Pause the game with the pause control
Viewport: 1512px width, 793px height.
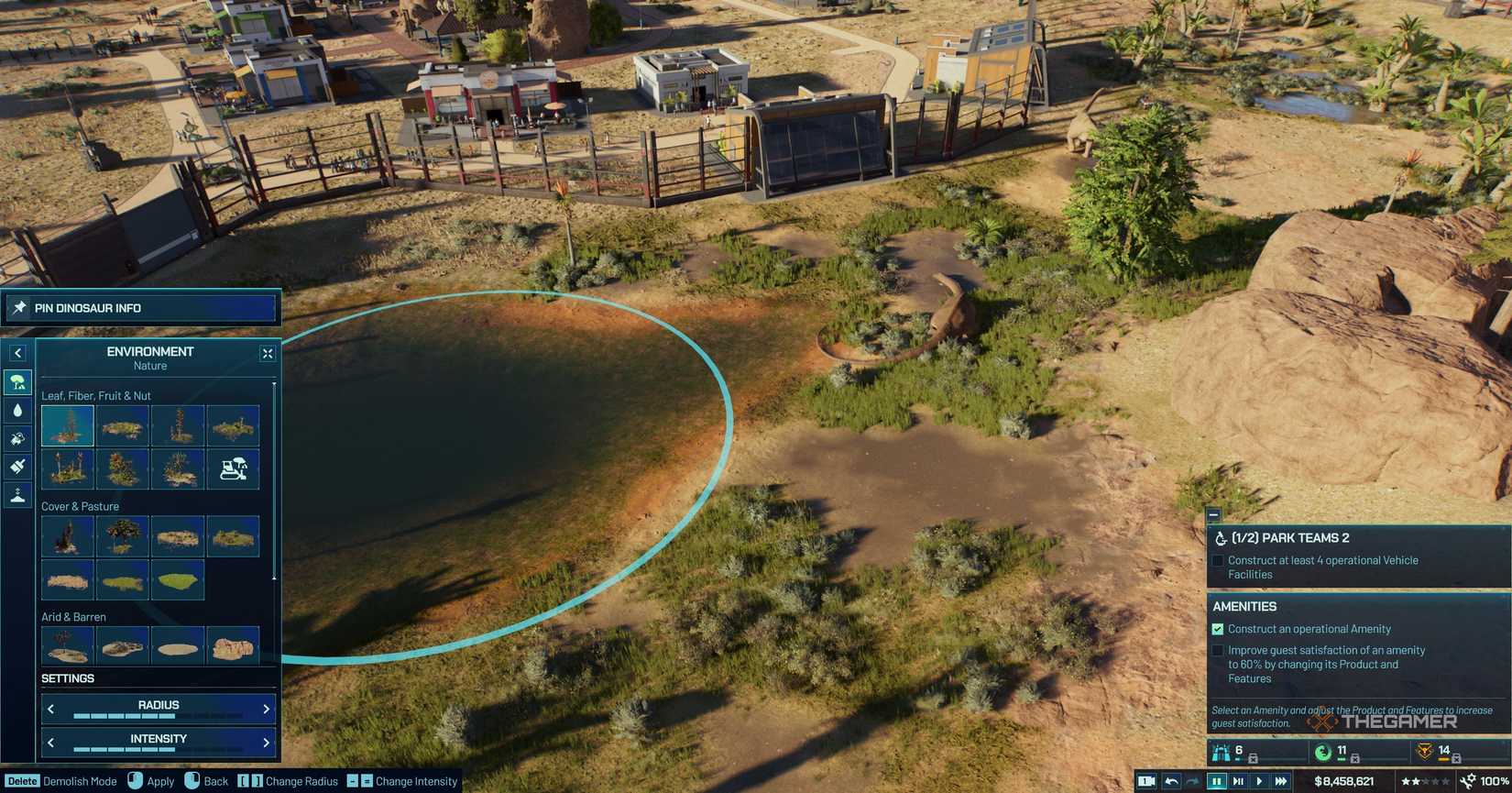(x=1217, y=781)
